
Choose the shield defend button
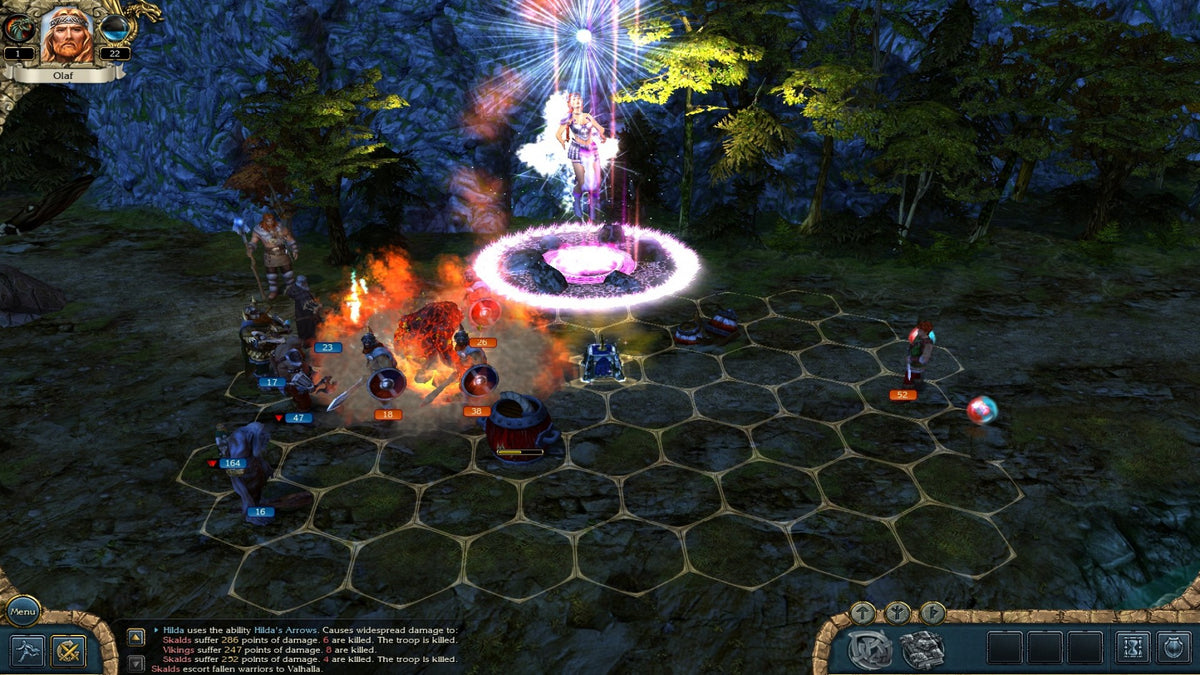[x=1174, y=647]
